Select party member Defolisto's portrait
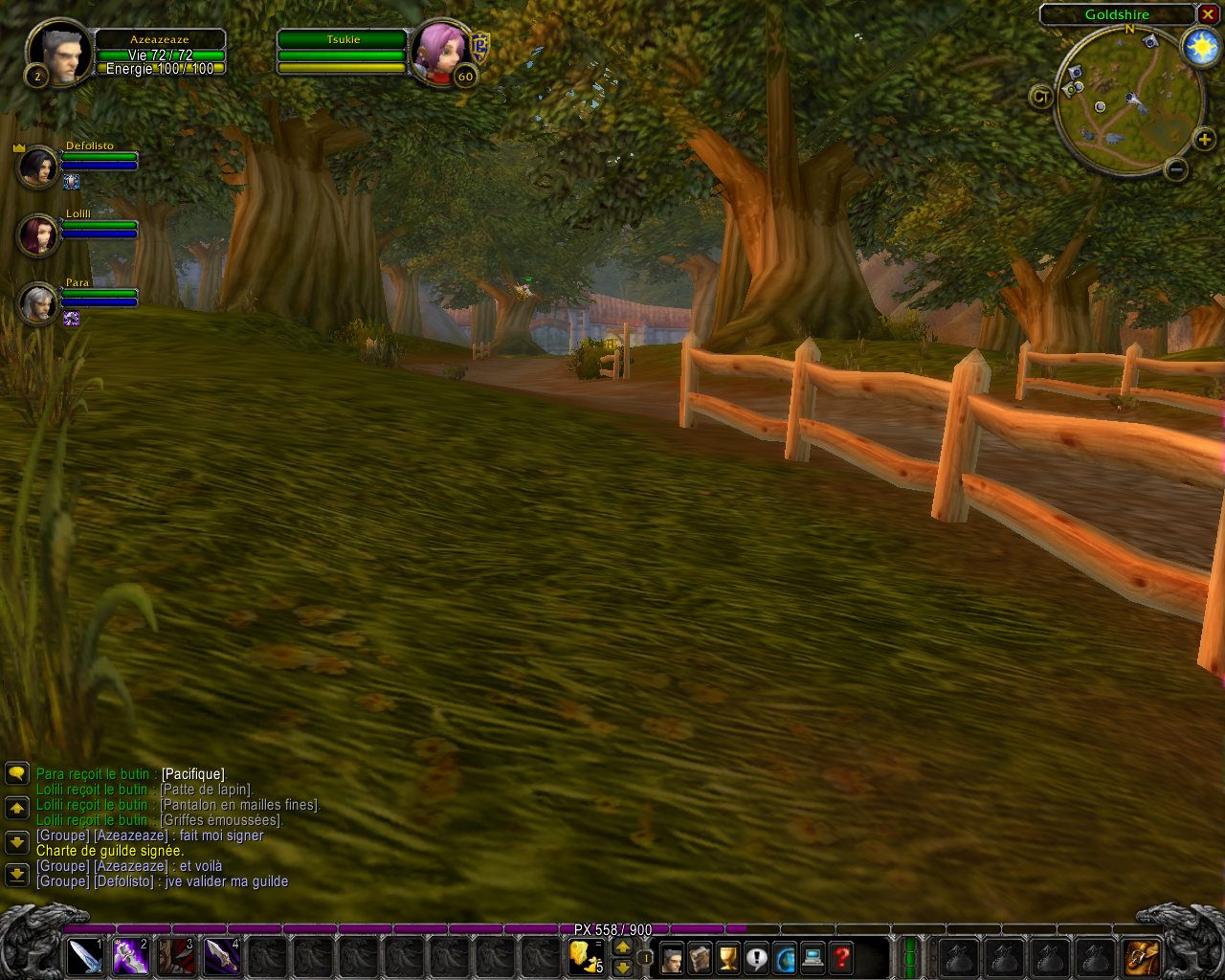This screenshot has height=980, width=1225. point(38,167)
